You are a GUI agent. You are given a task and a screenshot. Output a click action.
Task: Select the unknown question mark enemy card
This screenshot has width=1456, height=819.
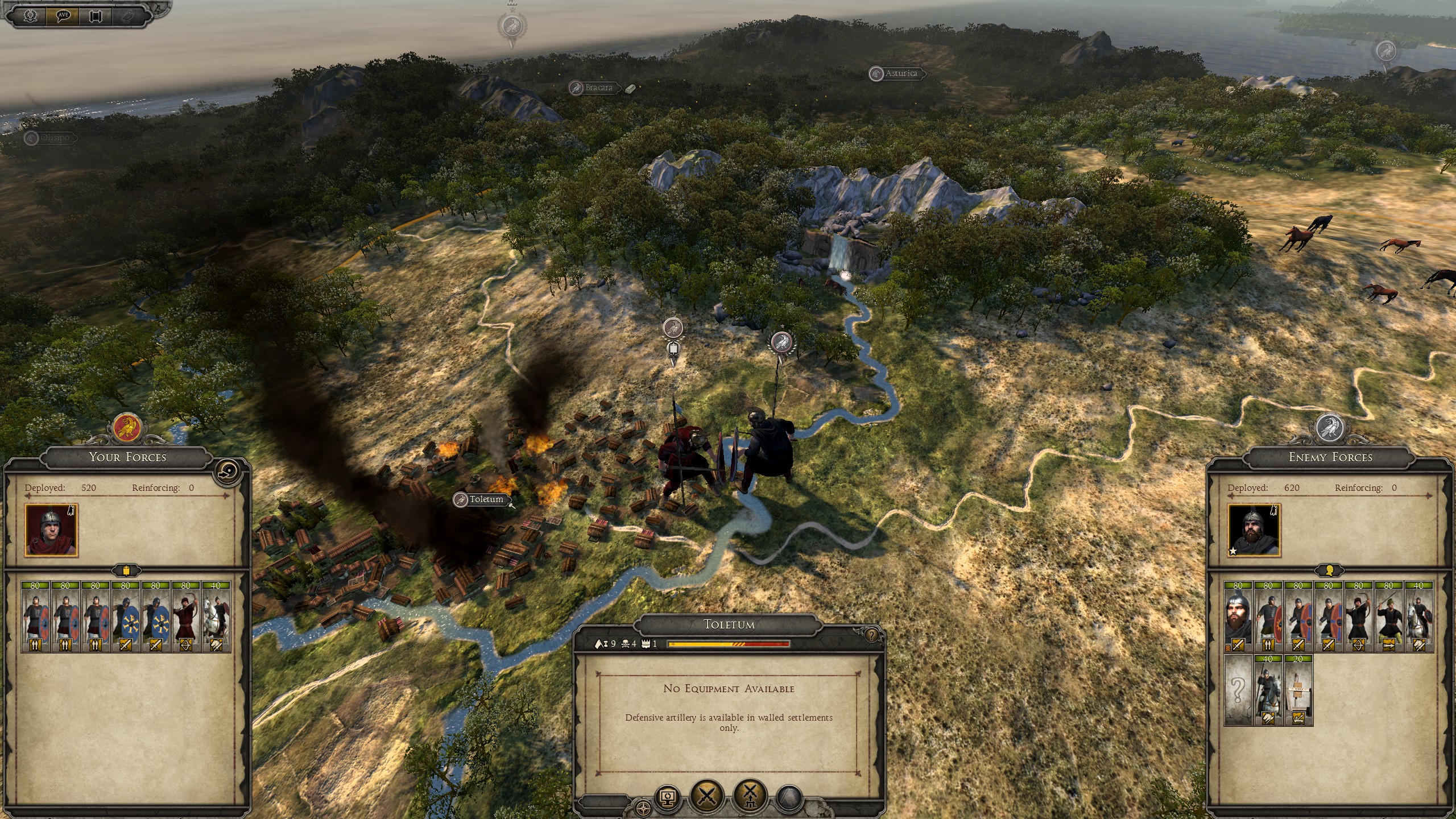(x=1238, y=691)
